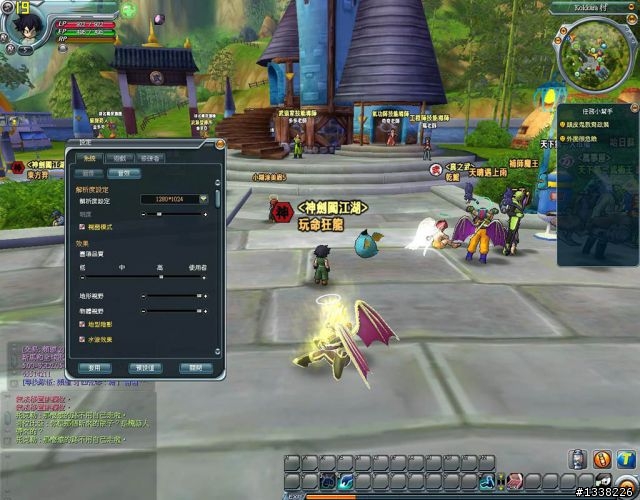Viewport: 640px width, 500px height.
Task: Switch to the 系統 system tab
Action: (x=87, y=157)
